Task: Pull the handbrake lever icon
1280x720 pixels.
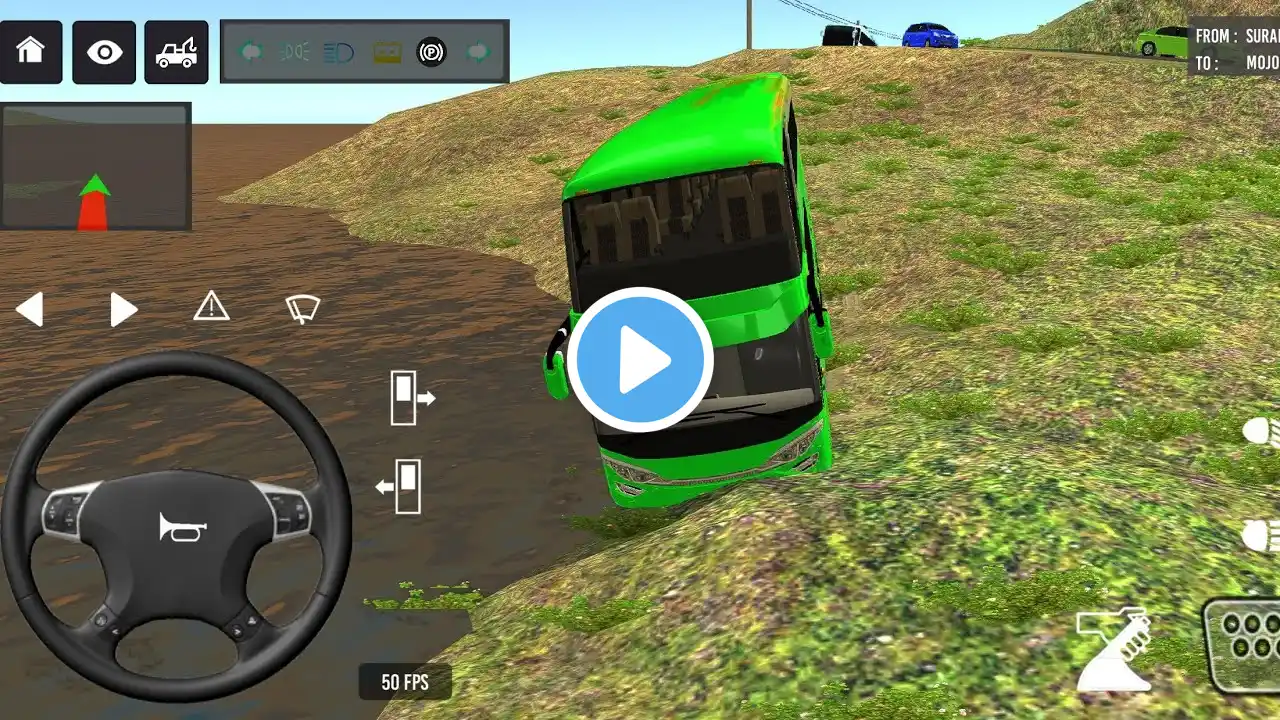Action: [x=1113, y=650]
